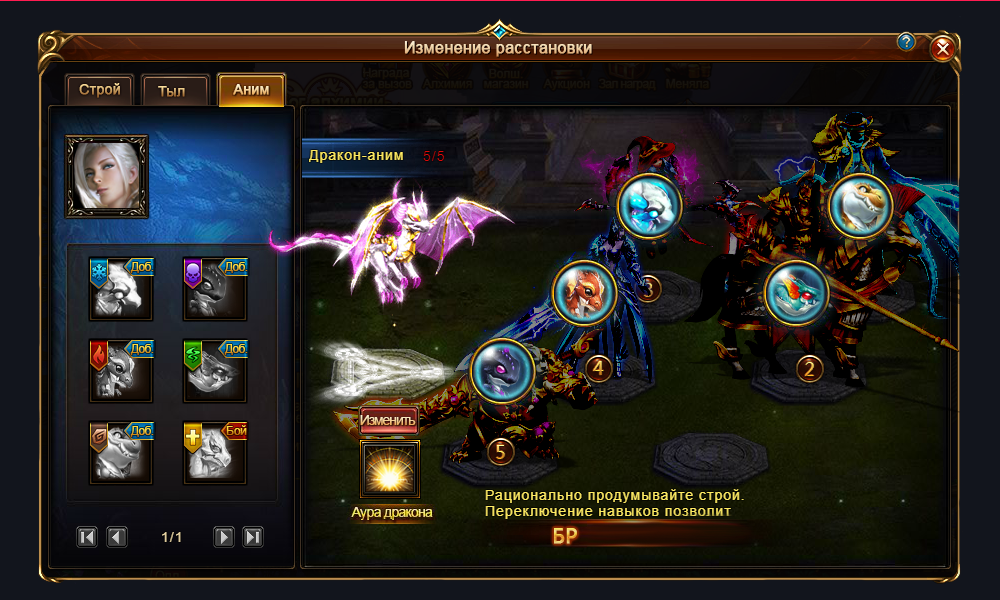This screenshot has height=600, width=1000.
Task: Choose the brown earth dragon slot
Action: (x=121, y=452)
